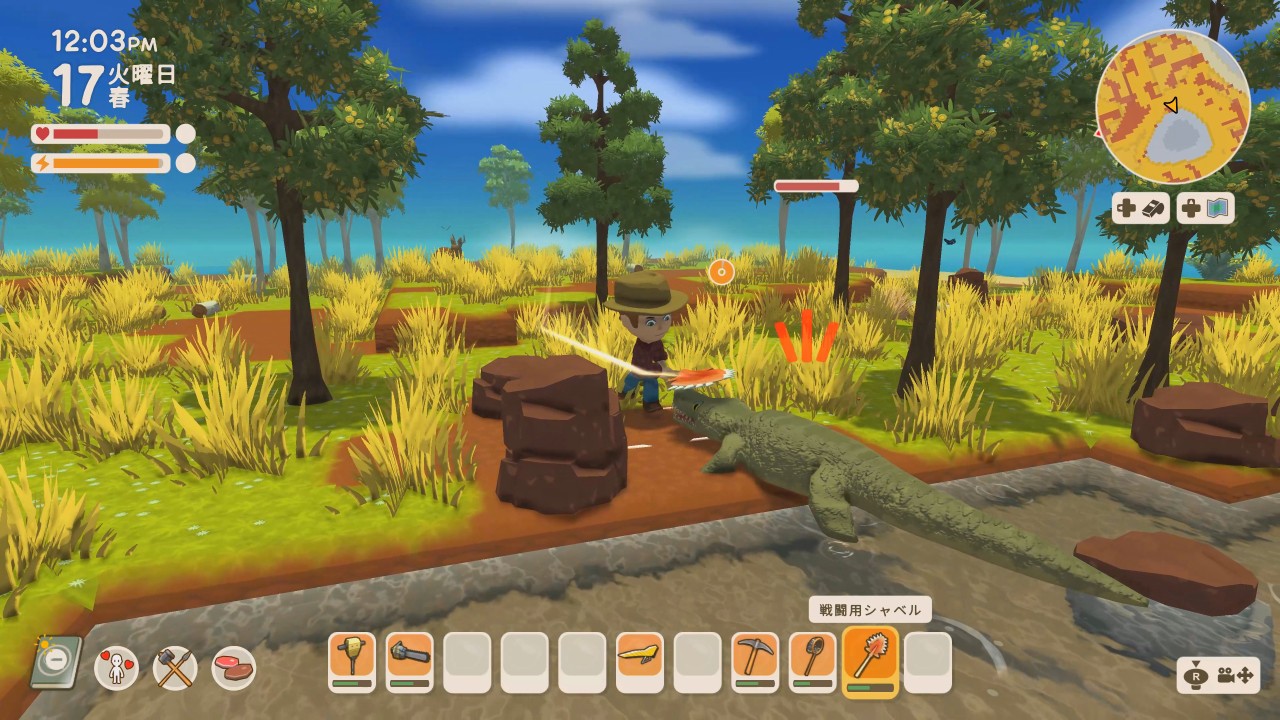Select the jackhammer hotbar slot
This screenshot has height=720, width=1280.
click(x=352, y=660)
